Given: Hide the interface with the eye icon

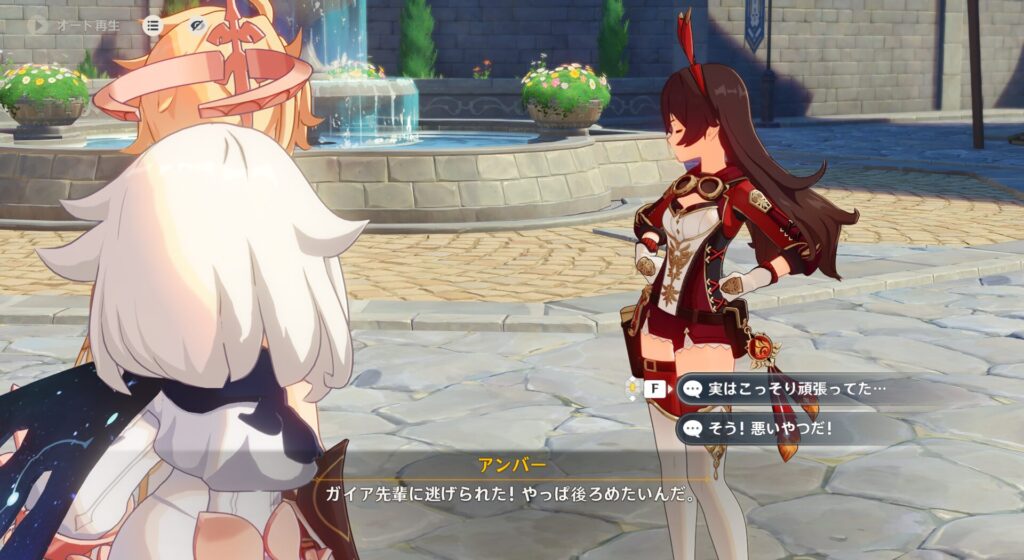Looking at the screenshot, I should (198, 24).
